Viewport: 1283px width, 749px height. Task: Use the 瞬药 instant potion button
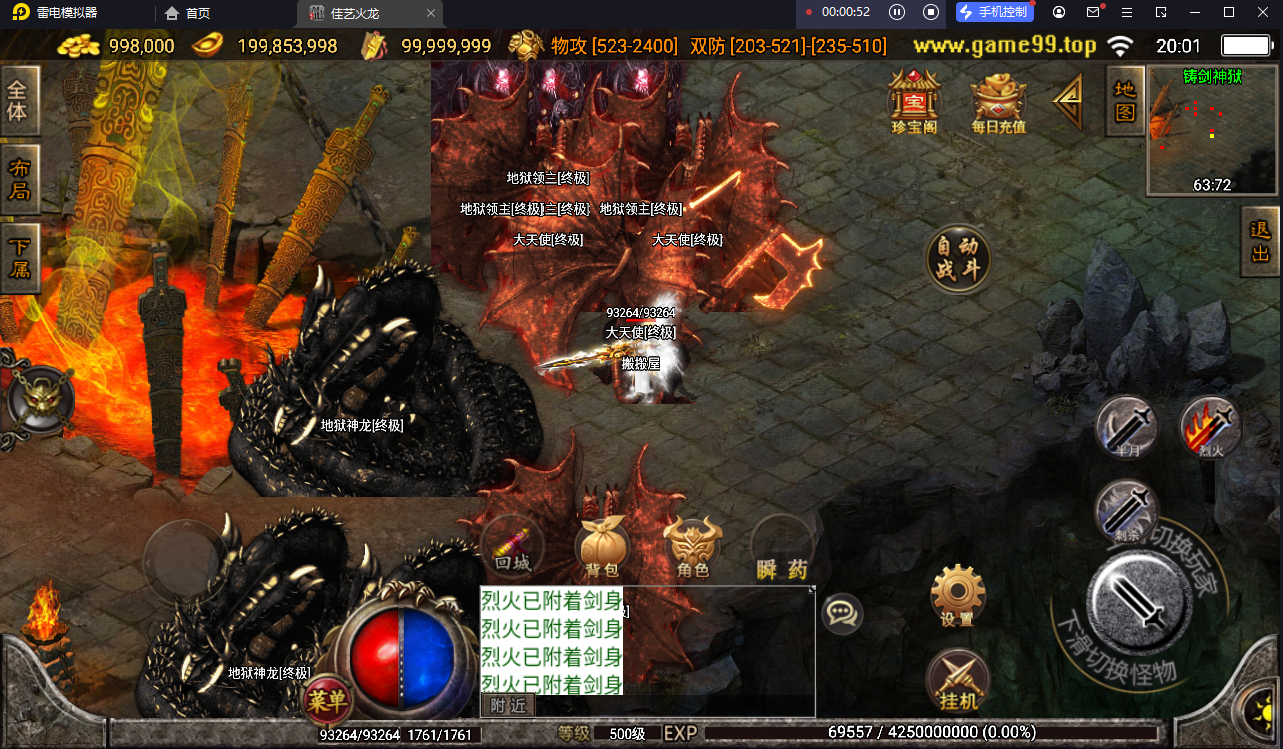(x=782, y=550)
